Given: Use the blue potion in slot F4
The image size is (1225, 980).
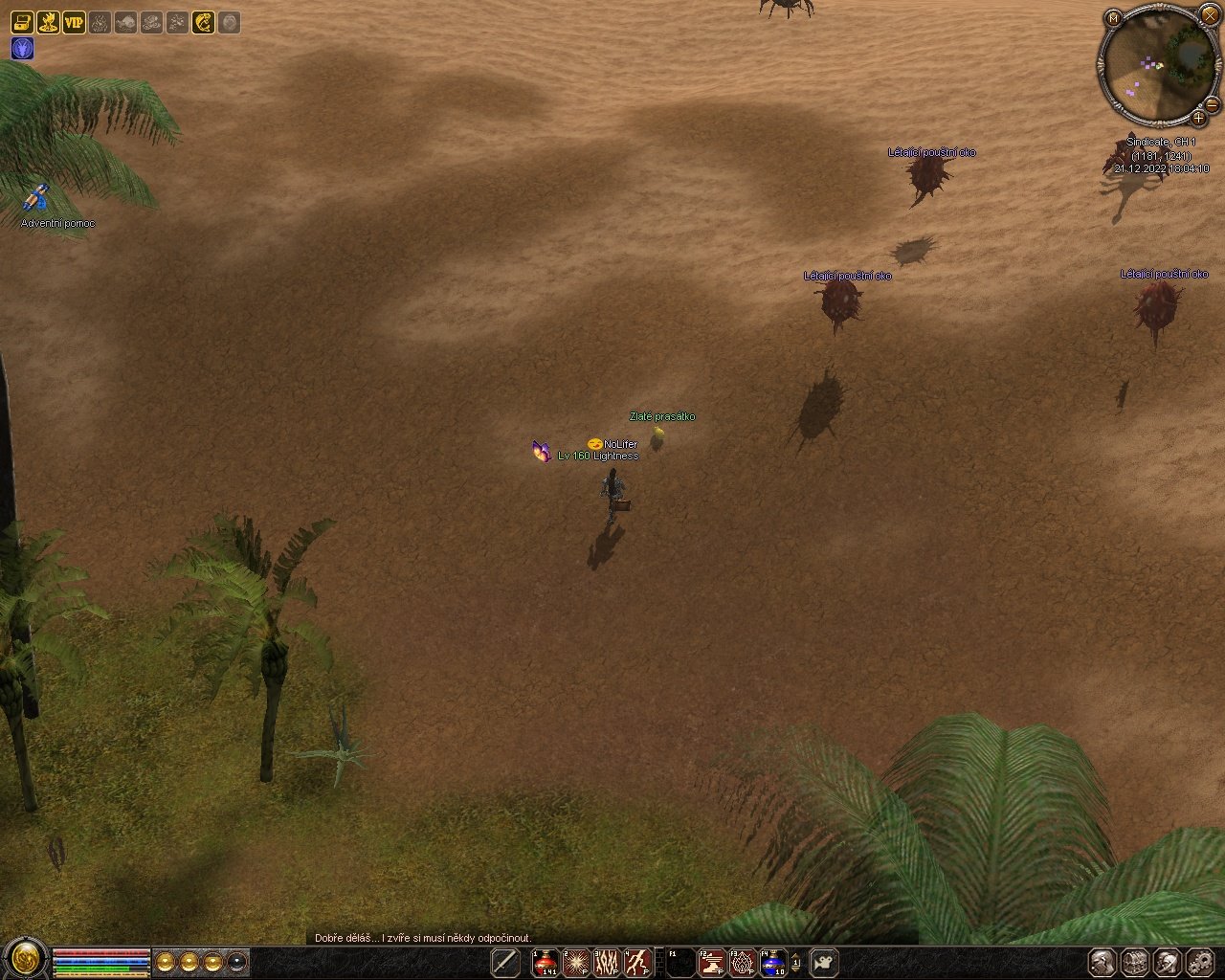Looking at the screenshot, I should pos(772,962).
